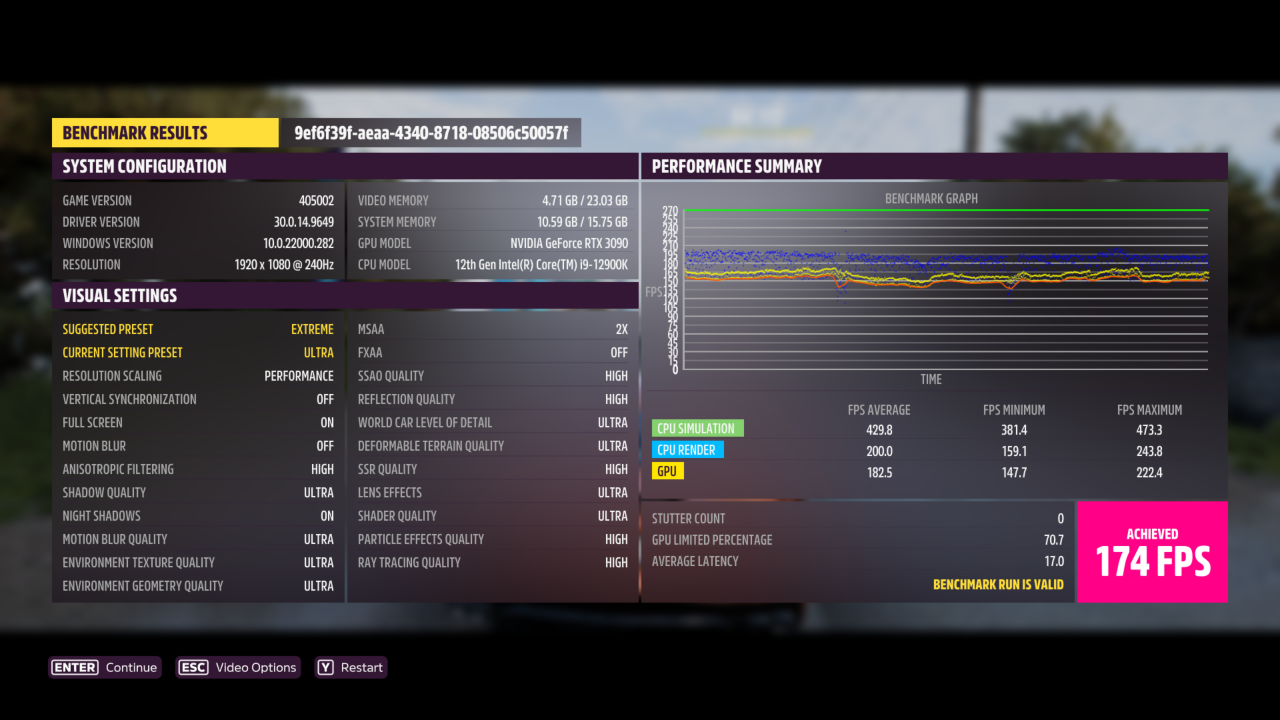Select the GPU legend marker

click(x=668, y=471)
